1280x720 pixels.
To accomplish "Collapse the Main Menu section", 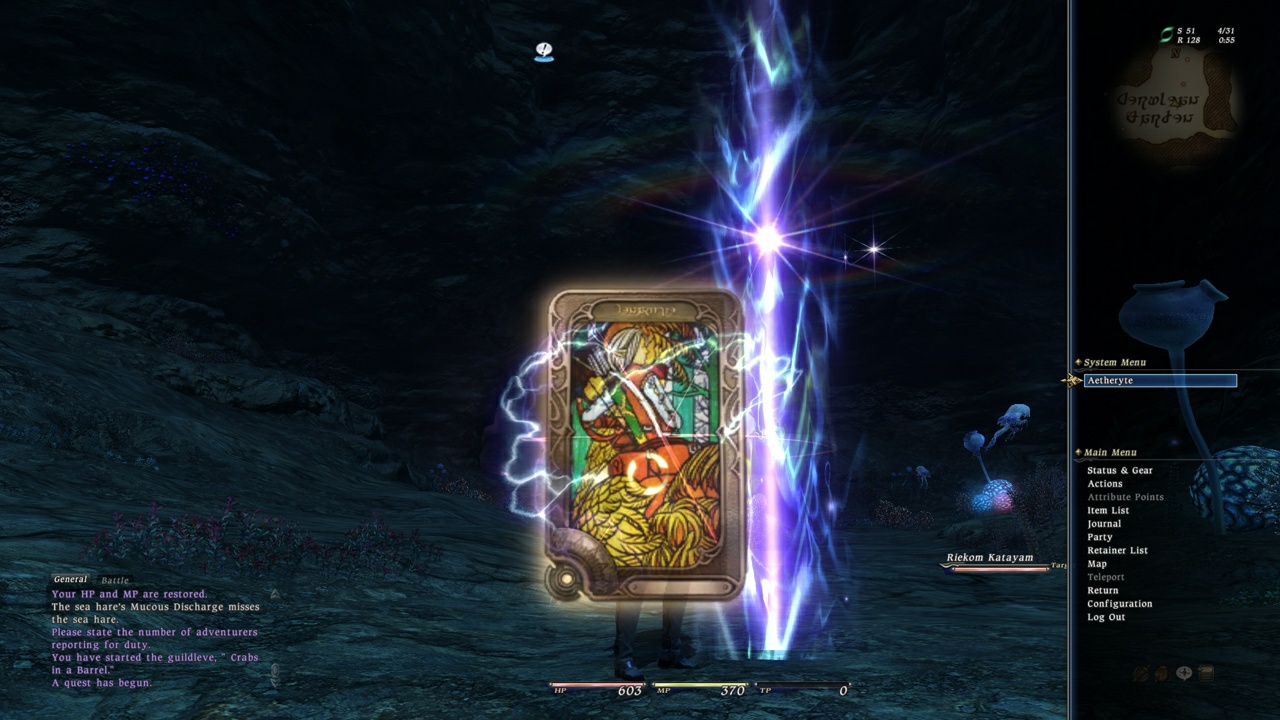I will [x=1077, y=452].
